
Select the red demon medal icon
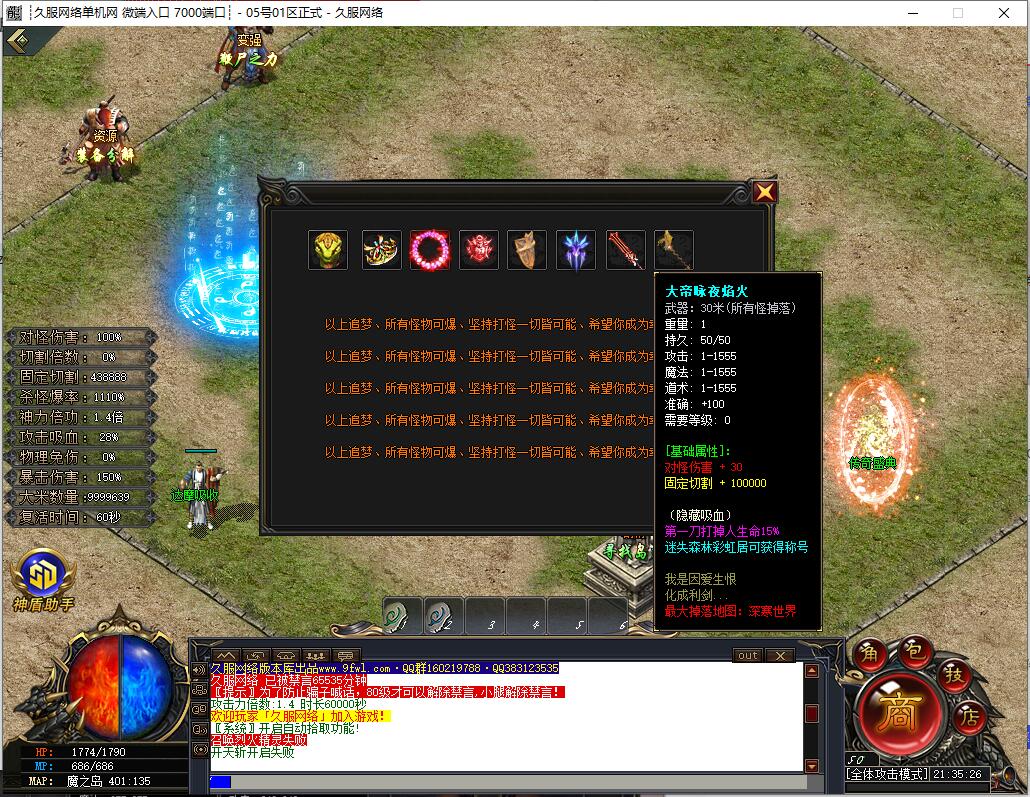point(479,250)
